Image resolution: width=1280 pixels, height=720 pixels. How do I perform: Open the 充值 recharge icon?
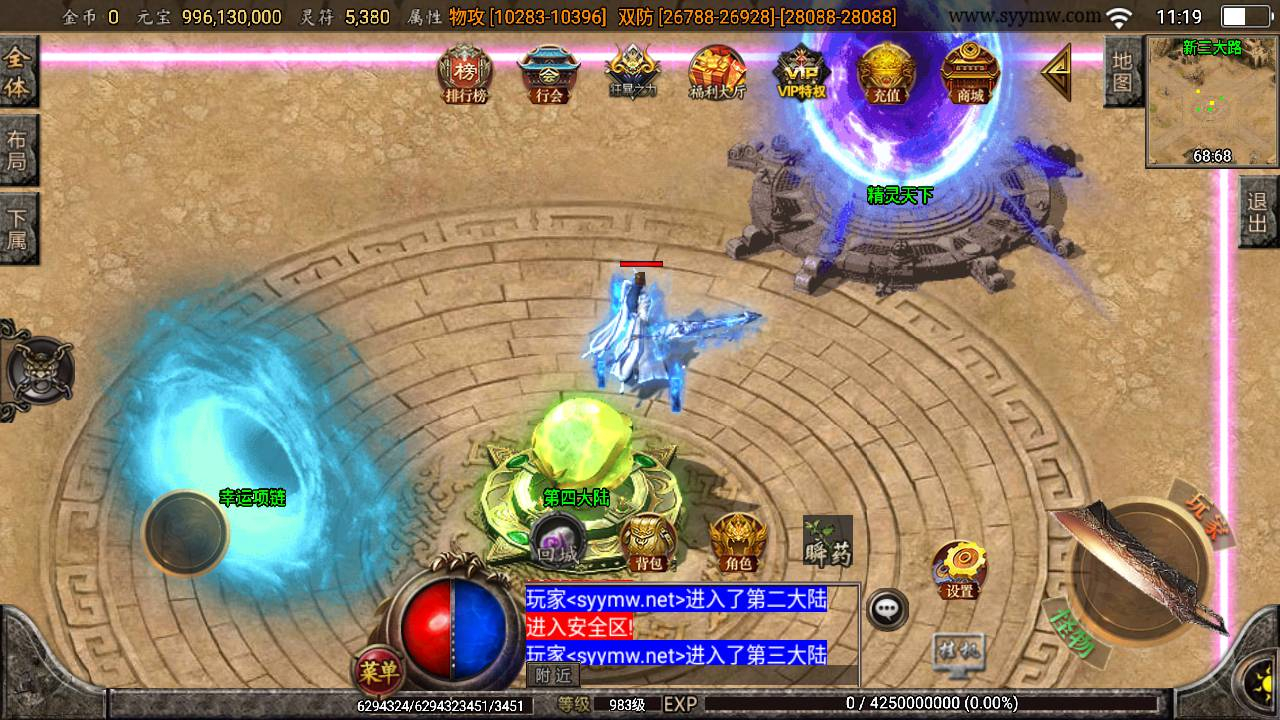(886, 74)
